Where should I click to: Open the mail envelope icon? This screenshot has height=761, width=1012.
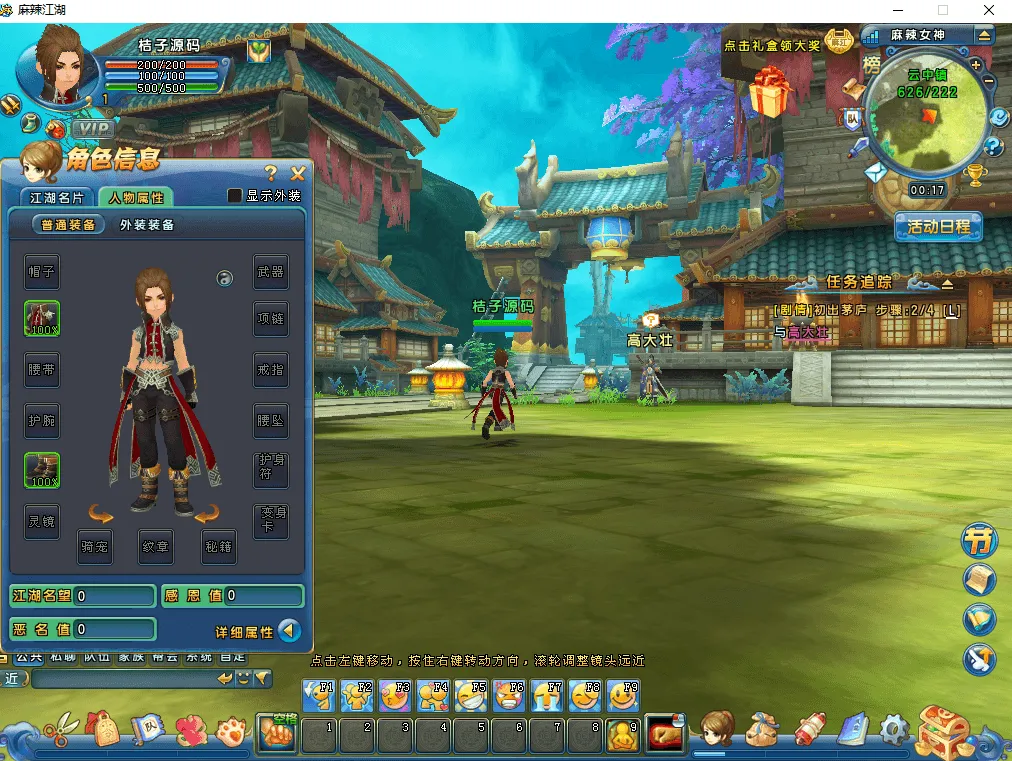pos(876,173)
